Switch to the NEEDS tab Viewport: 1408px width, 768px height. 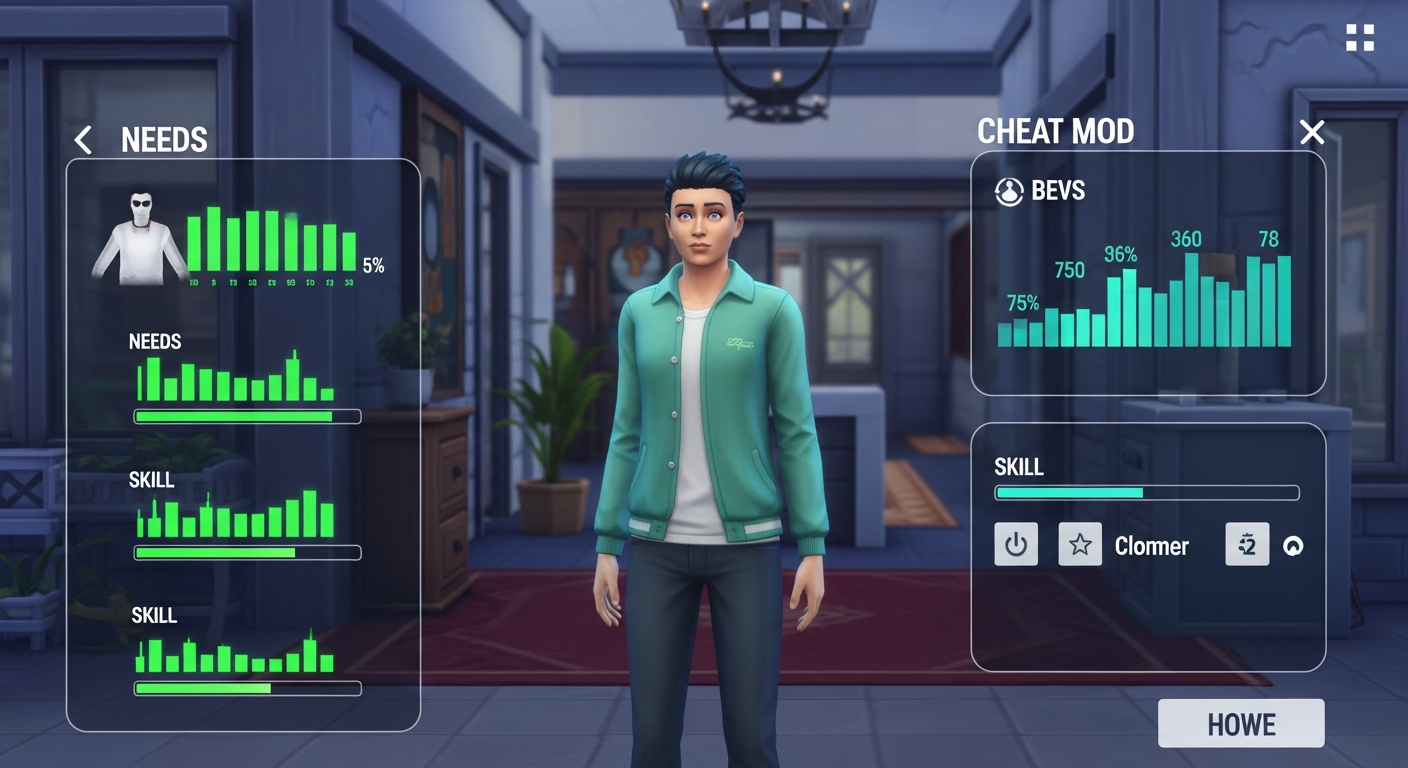click(163, 141)
